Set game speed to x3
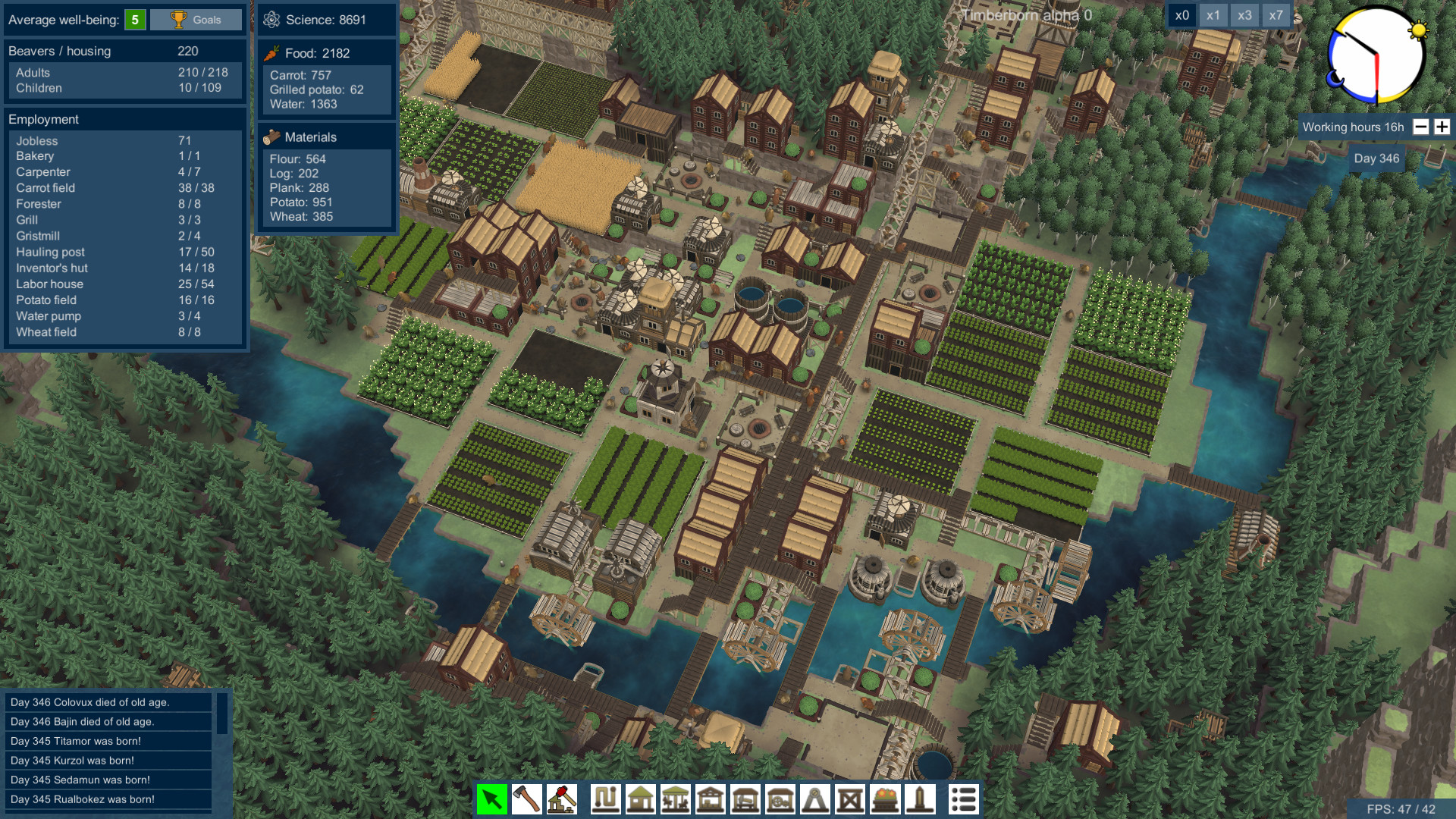1456x819 pixels. (1244, 15)
